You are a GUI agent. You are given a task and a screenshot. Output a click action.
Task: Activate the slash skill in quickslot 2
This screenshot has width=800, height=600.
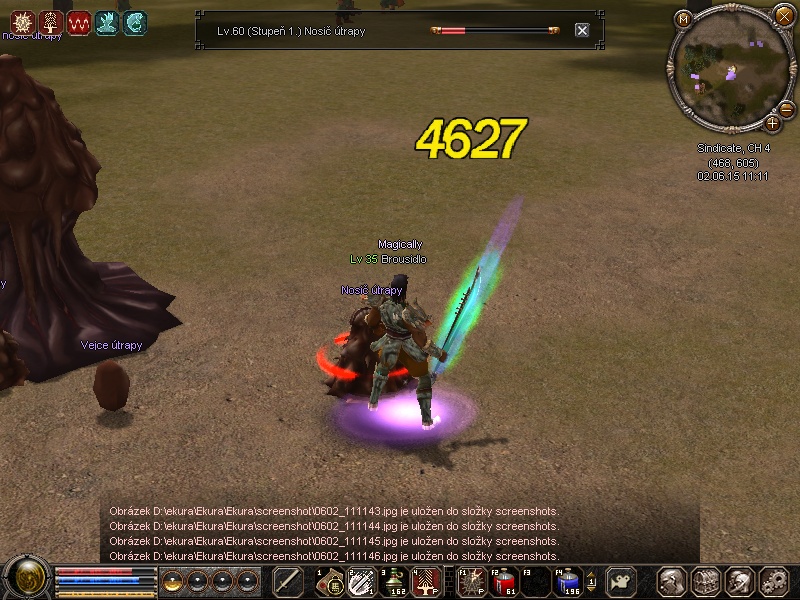361,581
